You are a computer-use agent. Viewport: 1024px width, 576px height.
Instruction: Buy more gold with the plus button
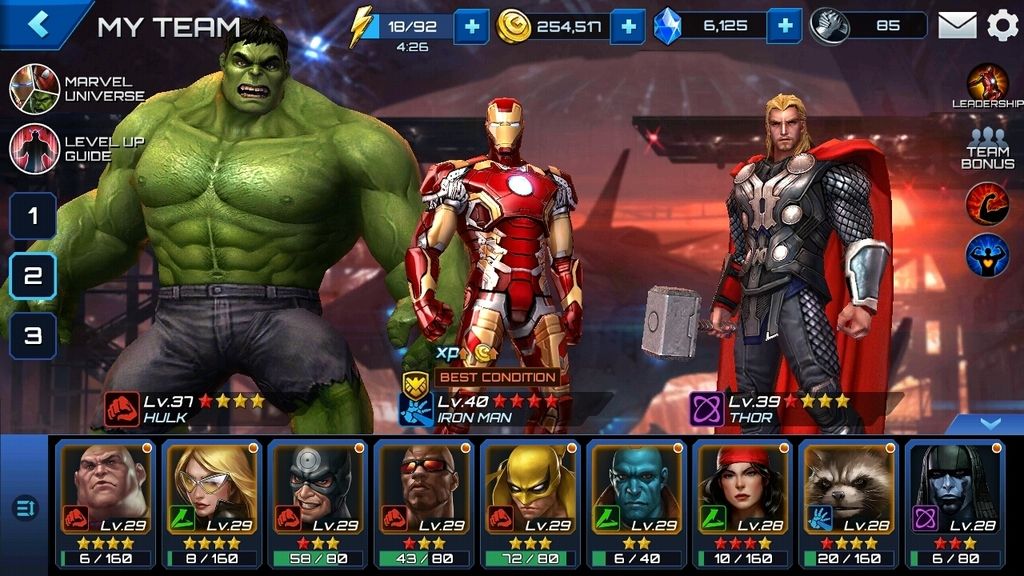pyautogui.click(x=627, y=25)
